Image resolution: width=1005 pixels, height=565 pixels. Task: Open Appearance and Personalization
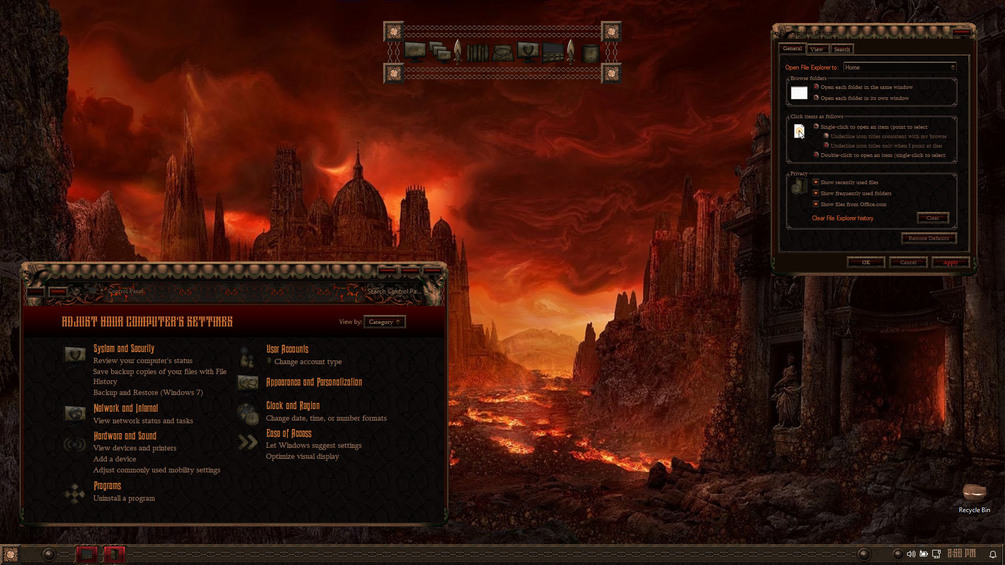[314, 382]
